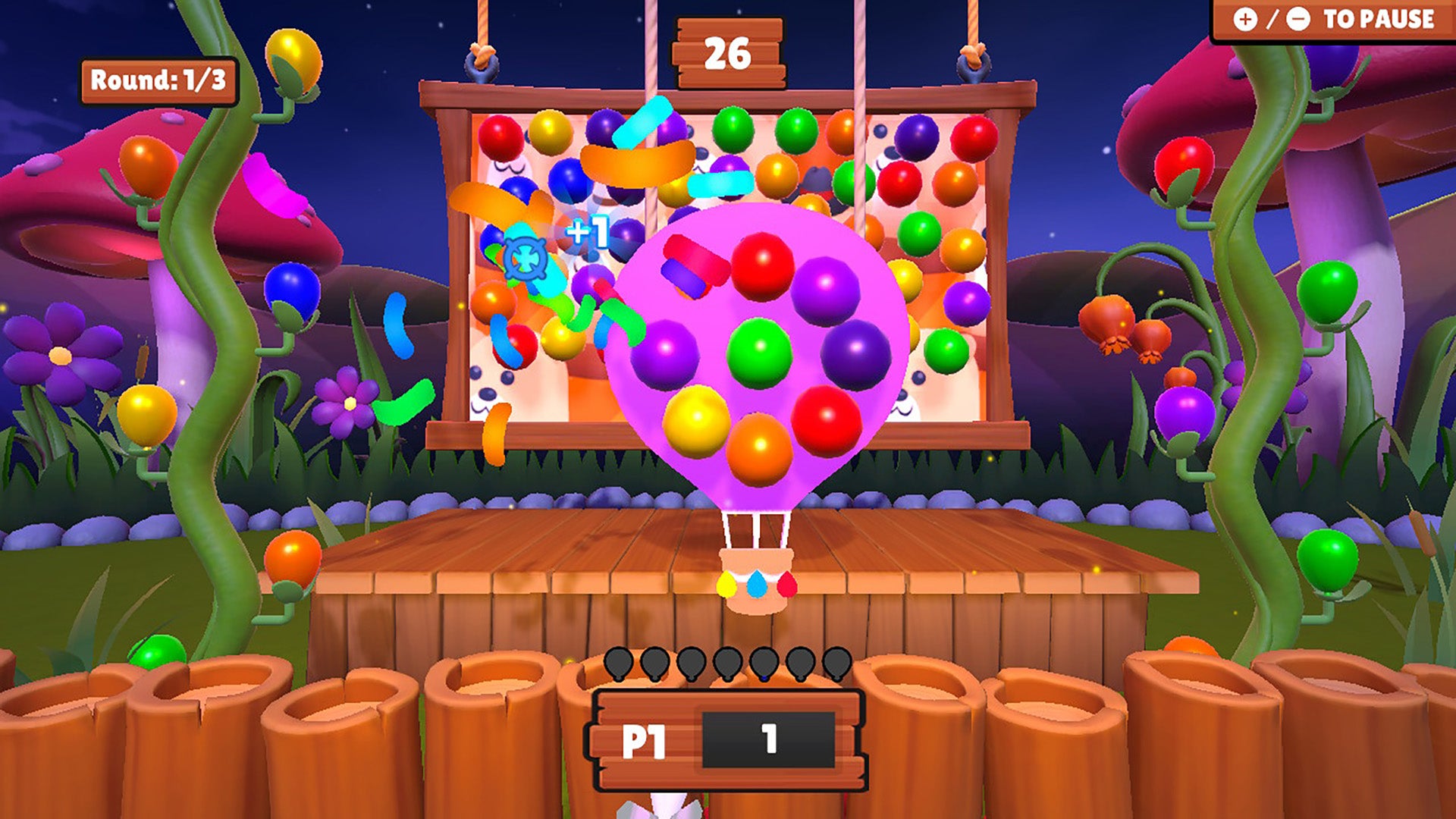Image resolution: width=1456 pixels, height=819 pixels.
Task: Click the TO PAUSE text label
Action: (x=1380, y=19)
